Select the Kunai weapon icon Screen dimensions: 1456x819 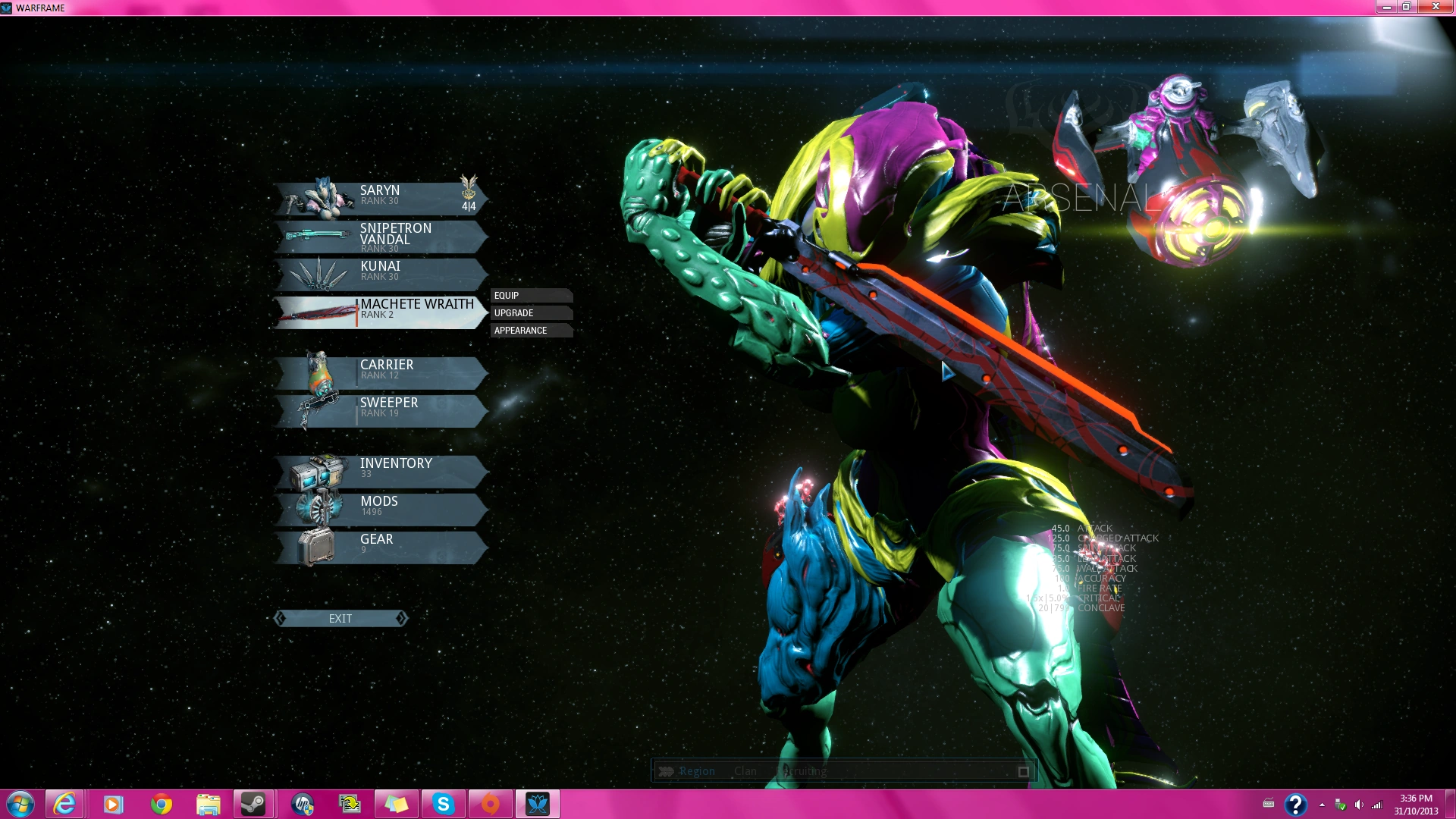tap(318, 273)
